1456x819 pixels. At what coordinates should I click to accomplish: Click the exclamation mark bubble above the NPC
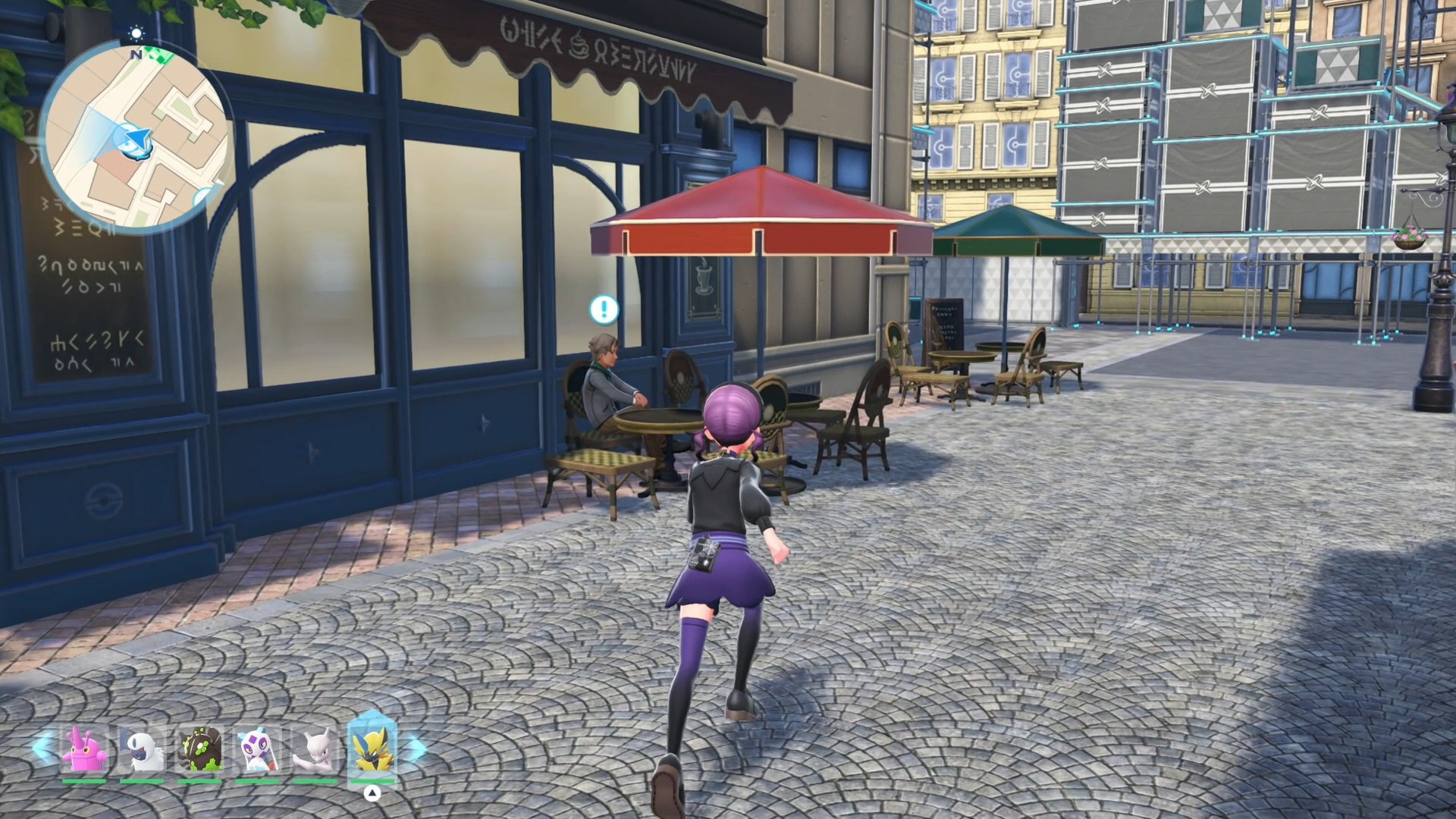click(x=604, y=309)
